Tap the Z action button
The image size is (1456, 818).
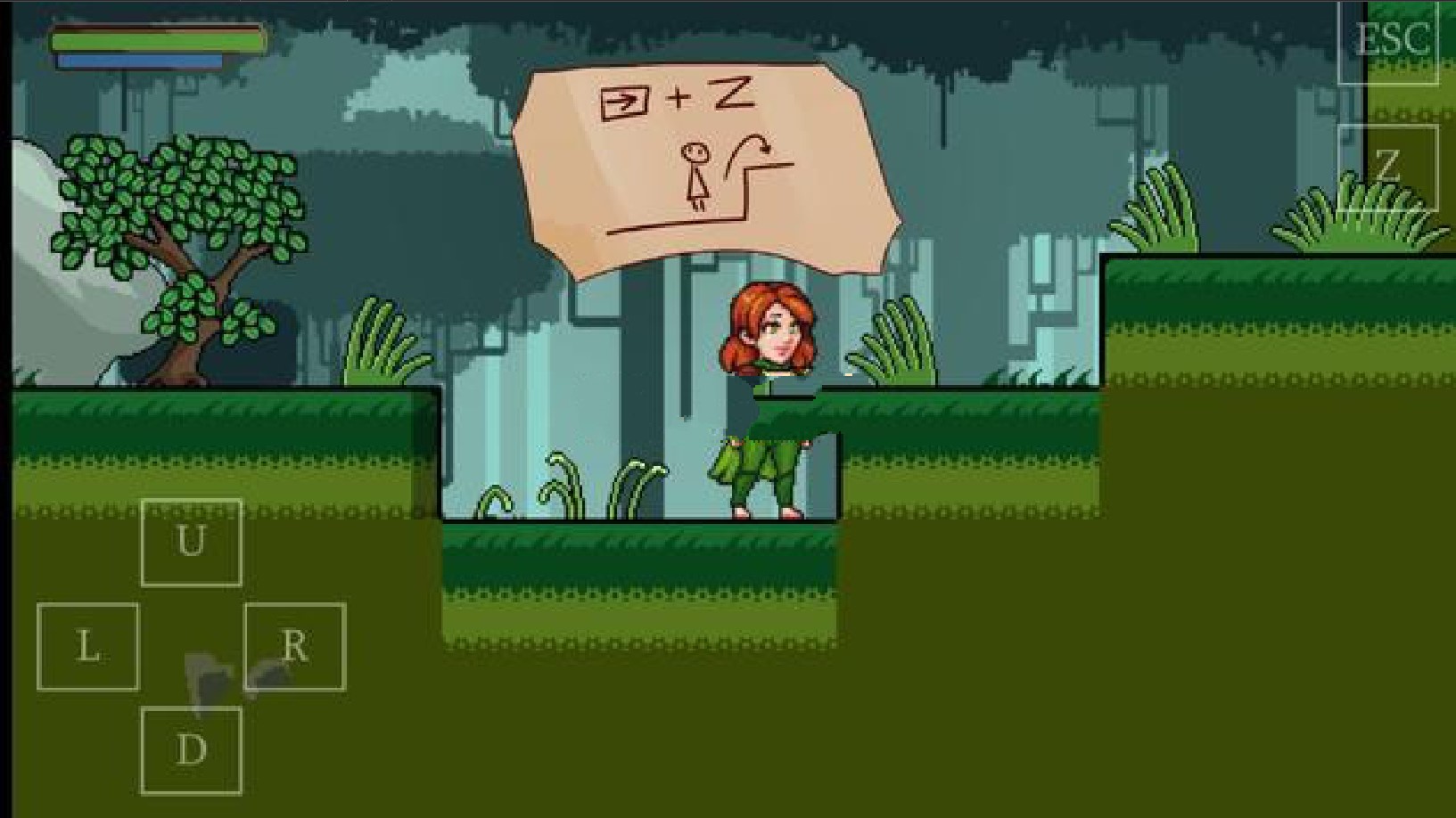tap(1387, 167)
